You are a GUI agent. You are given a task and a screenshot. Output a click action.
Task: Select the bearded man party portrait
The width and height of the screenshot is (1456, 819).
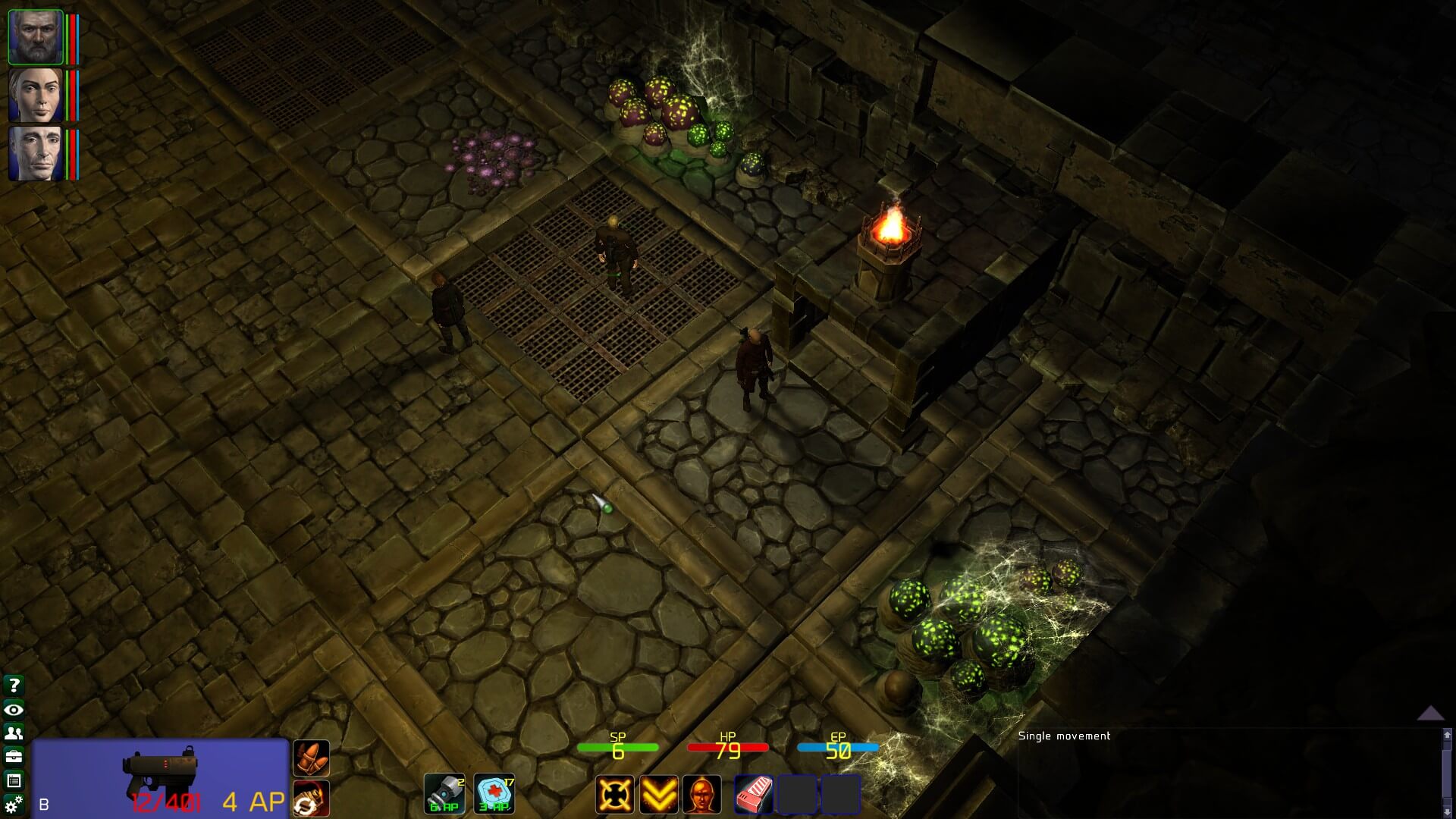(35, 36)
